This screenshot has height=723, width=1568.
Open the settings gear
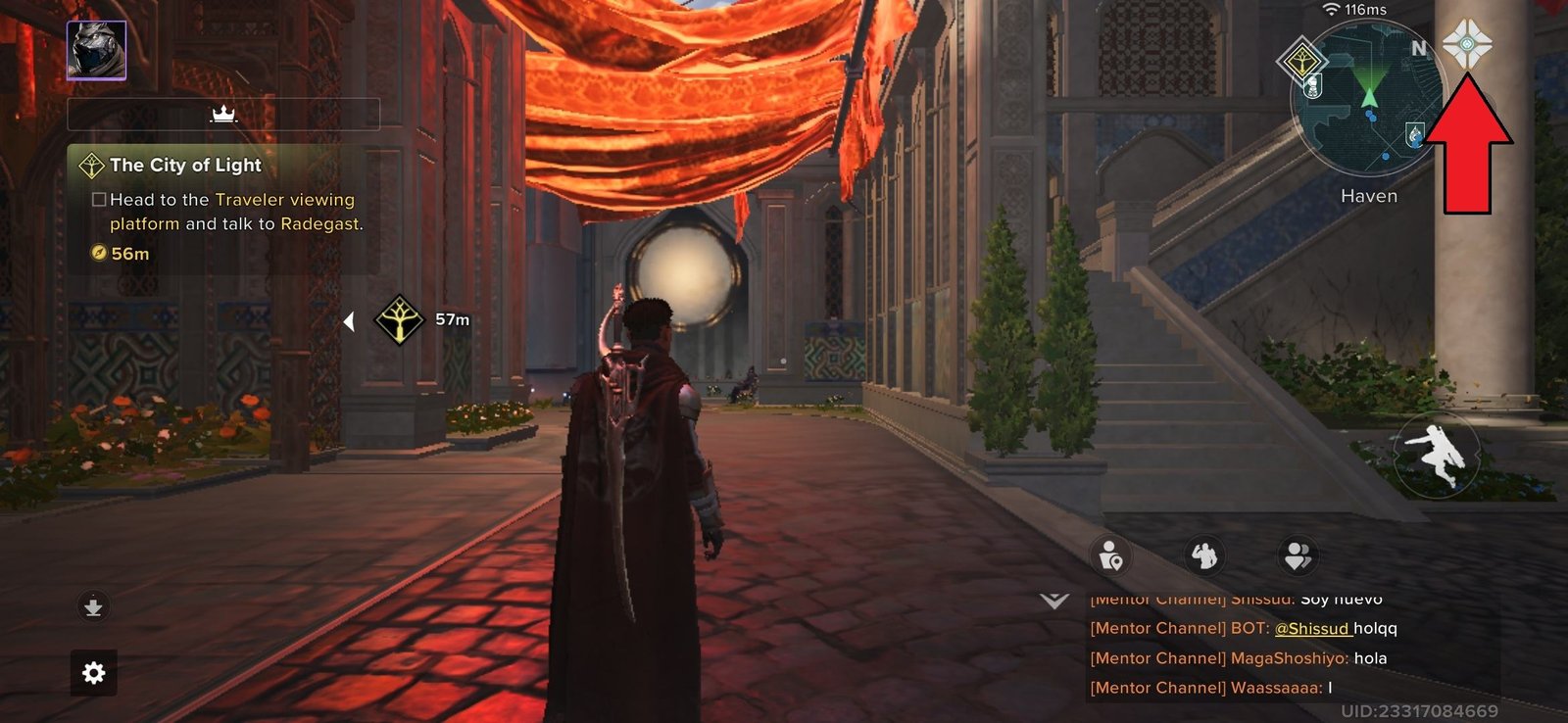point(94,673)
